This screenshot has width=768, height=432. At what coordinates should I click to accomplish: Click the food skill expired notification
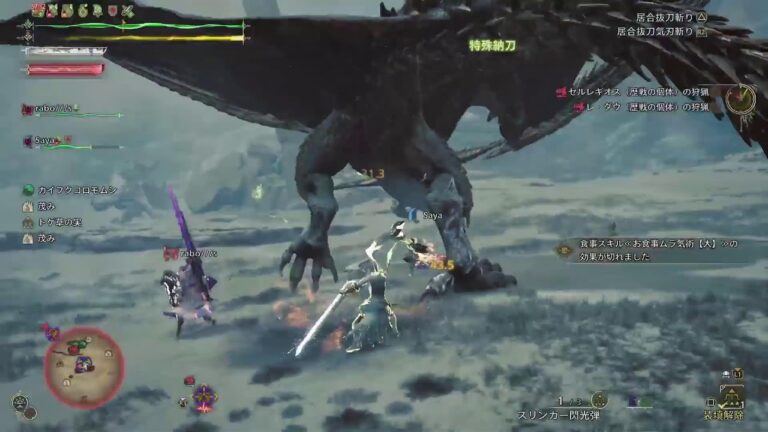point(650,250)
